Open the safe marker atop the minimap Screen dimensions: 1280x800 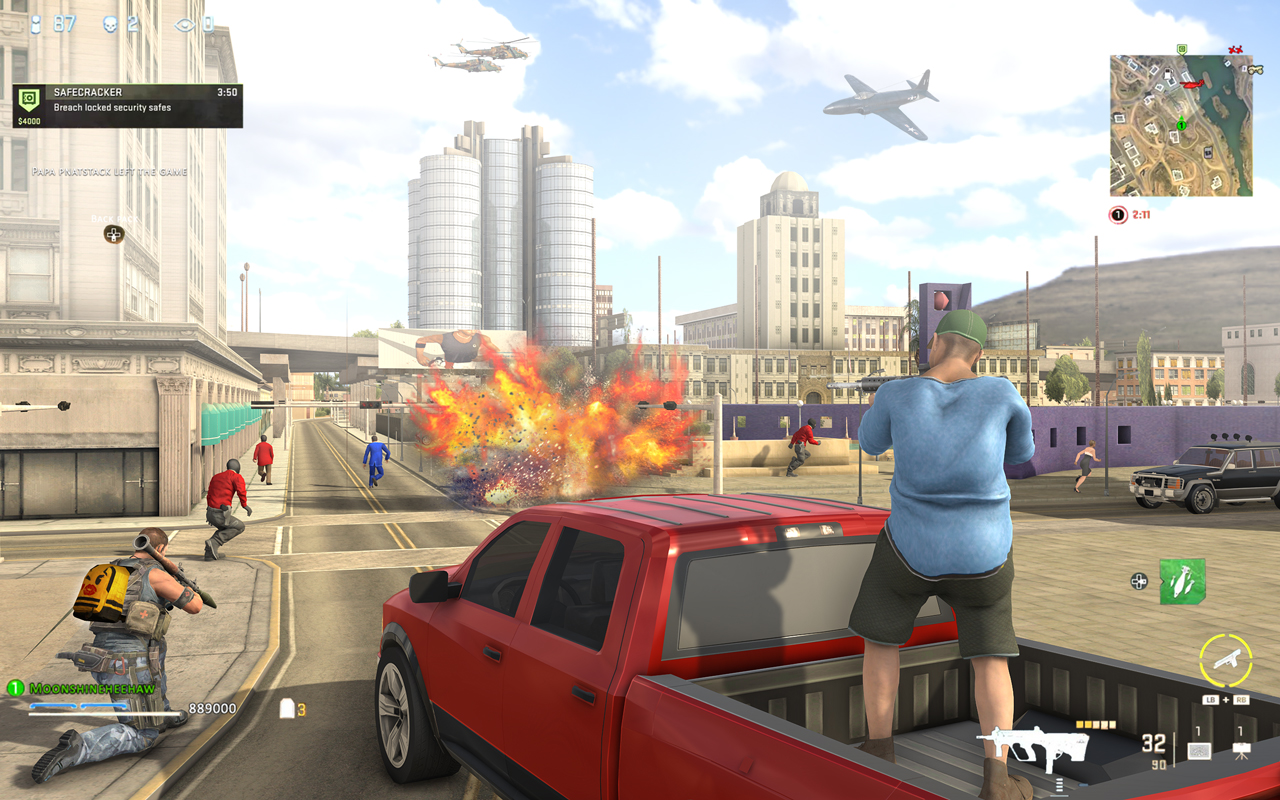1181,49
